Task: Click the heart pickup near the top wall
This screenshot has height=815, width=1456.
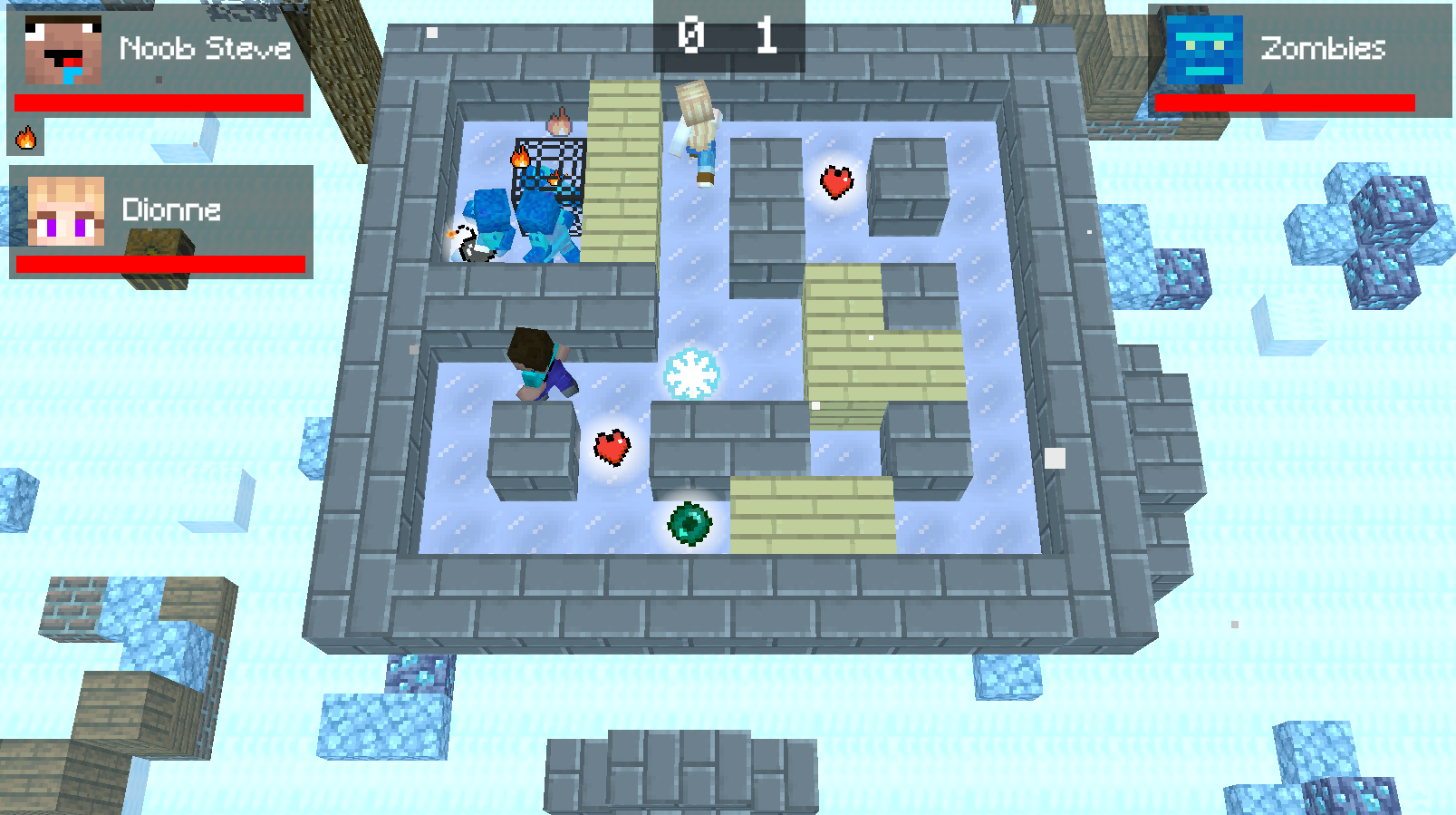Action: pyautogui.click(x=836, y=181)
